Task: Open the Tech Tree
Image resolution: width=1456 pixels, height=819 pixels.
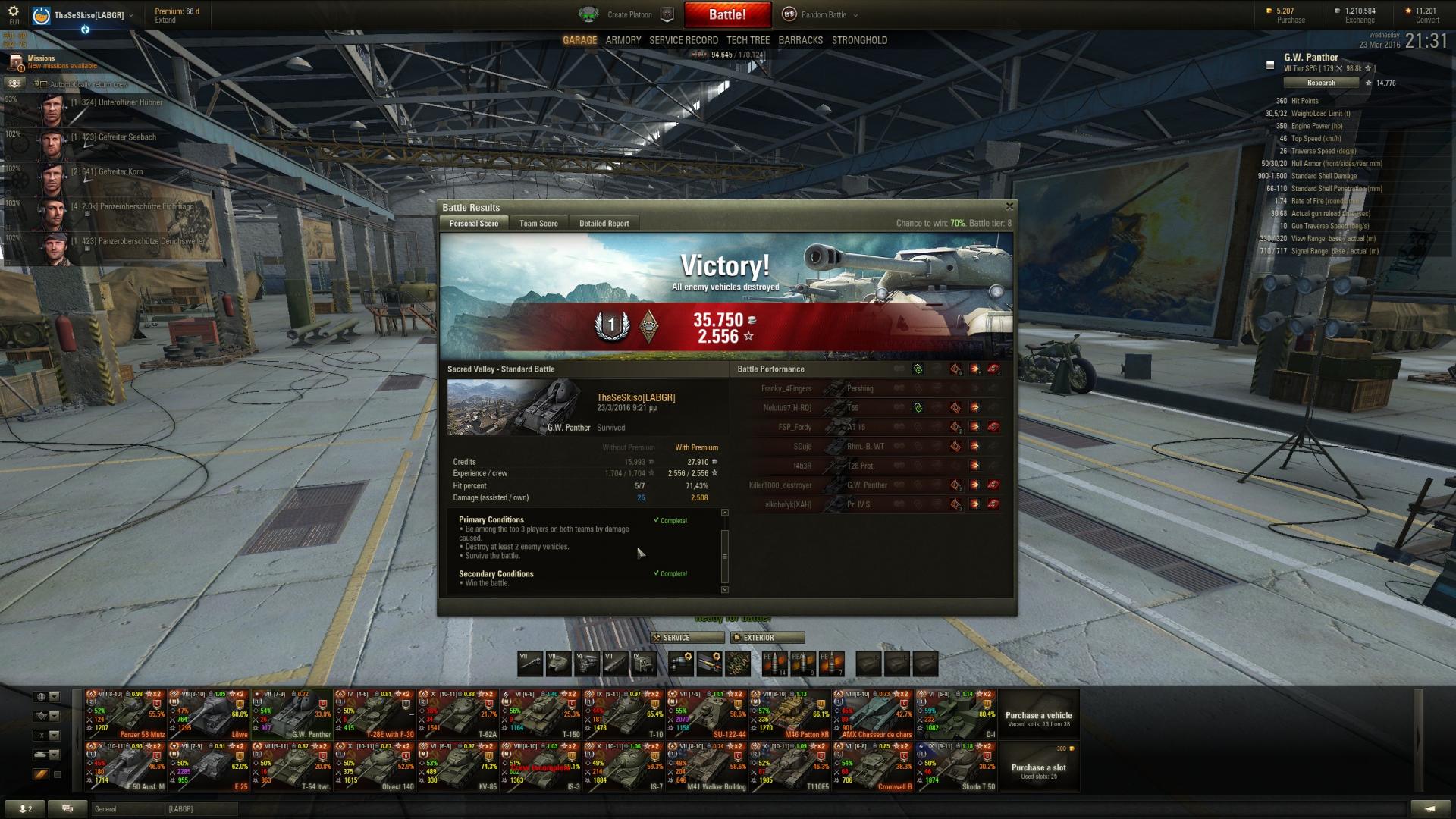Action: (x=748, y=40)
